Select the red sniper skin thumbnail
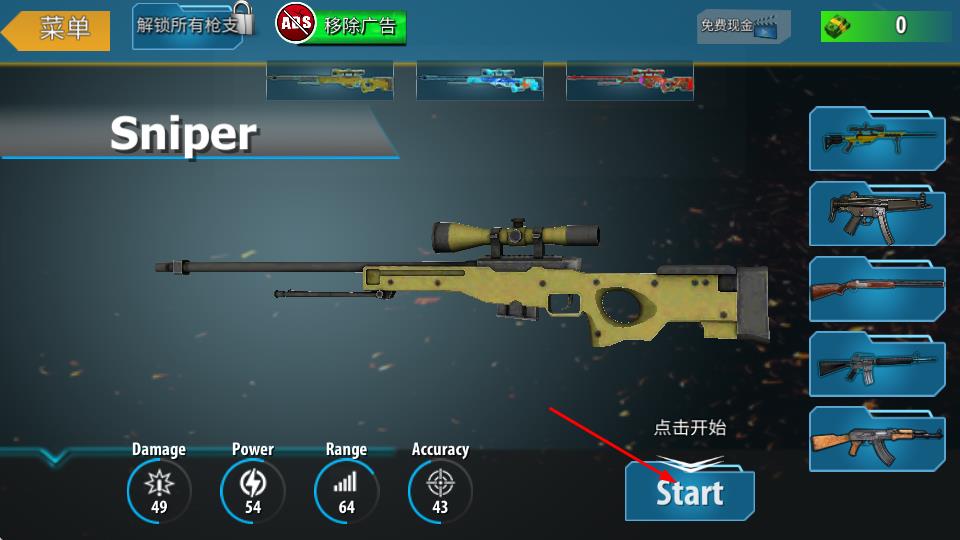The width and height of the screenshot is (960, 540). point(629,81)
